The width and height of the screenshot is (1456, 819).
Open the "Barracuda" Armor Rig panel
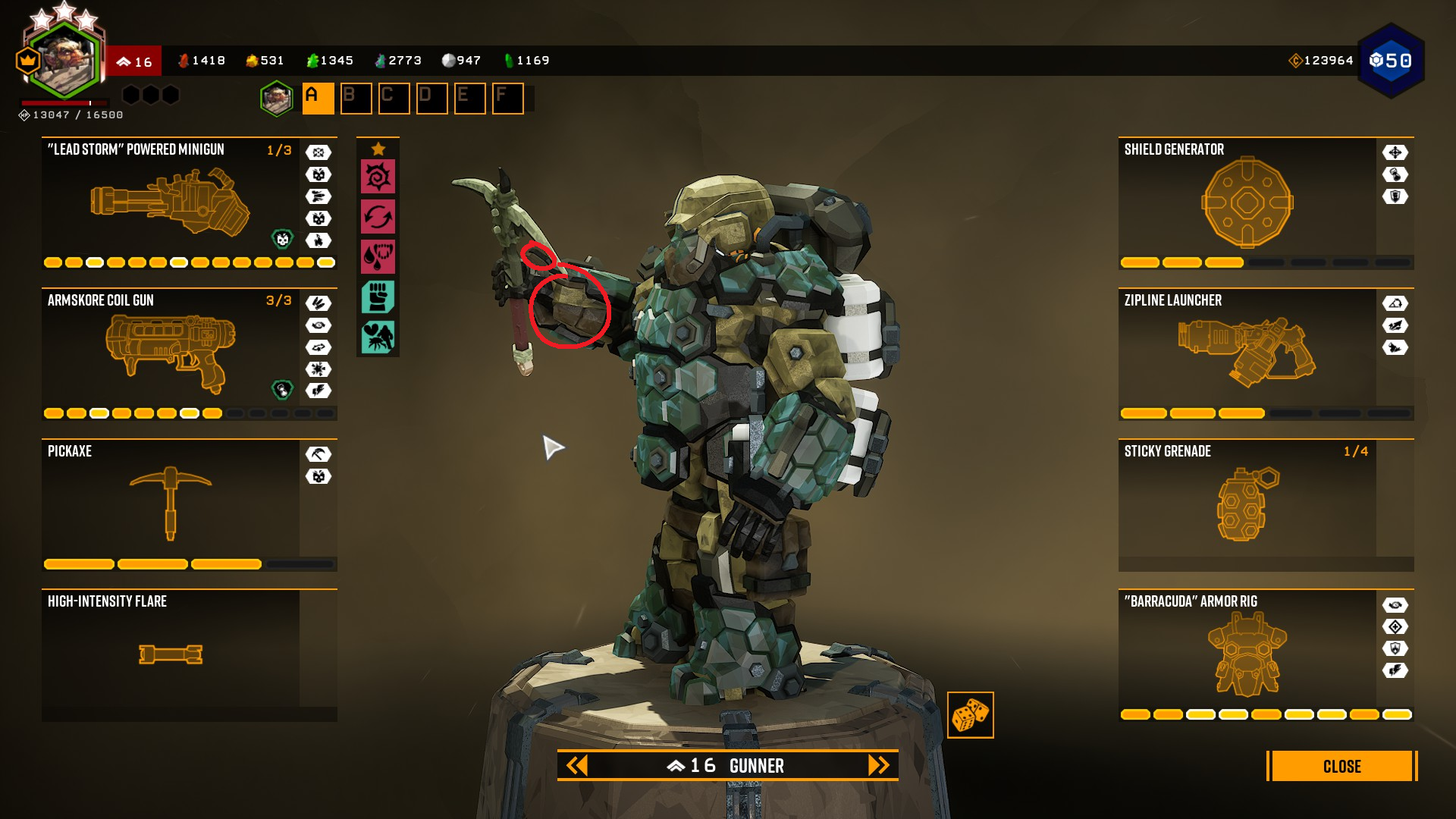click(1247, 654)
